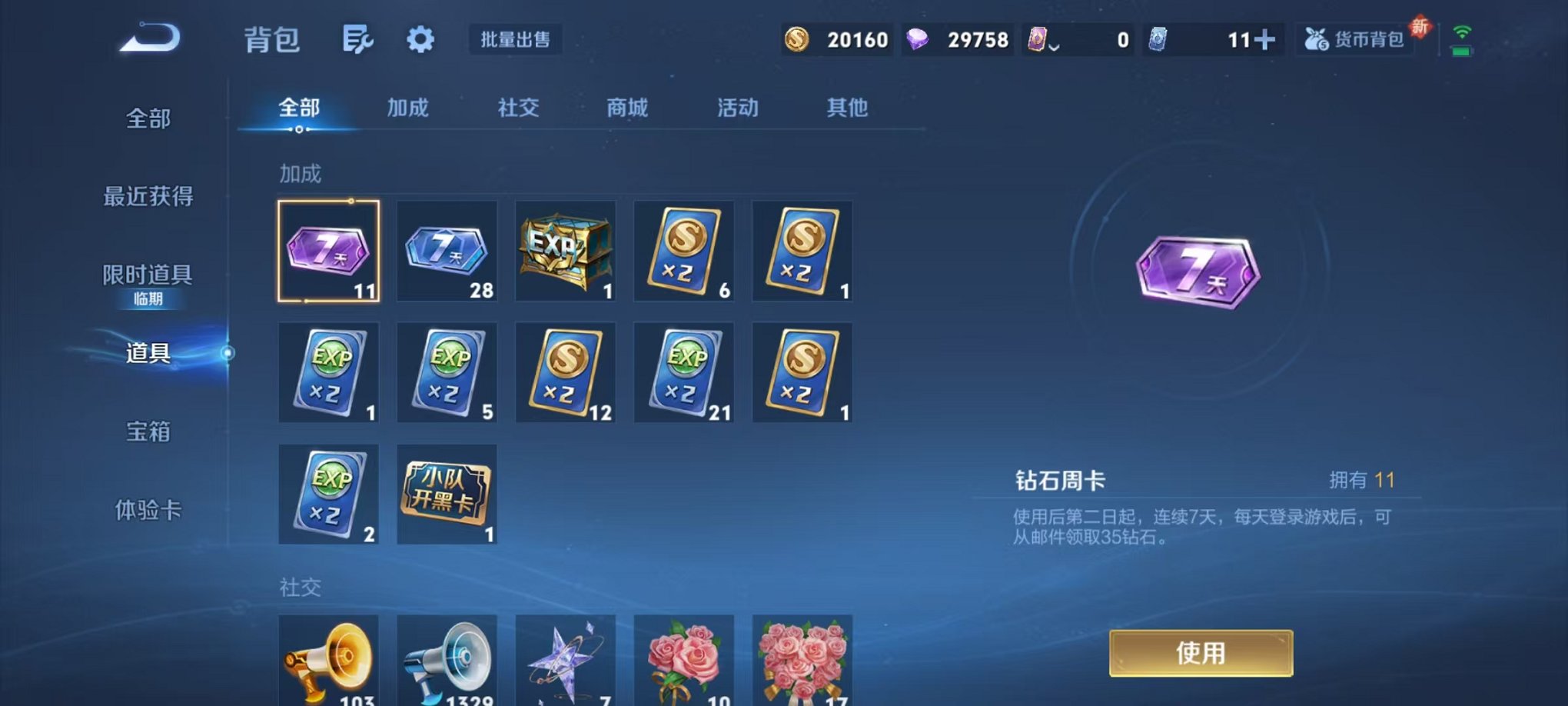
Task: Select the 小队开黑卡 item
Action: click(x=447, y=494)
